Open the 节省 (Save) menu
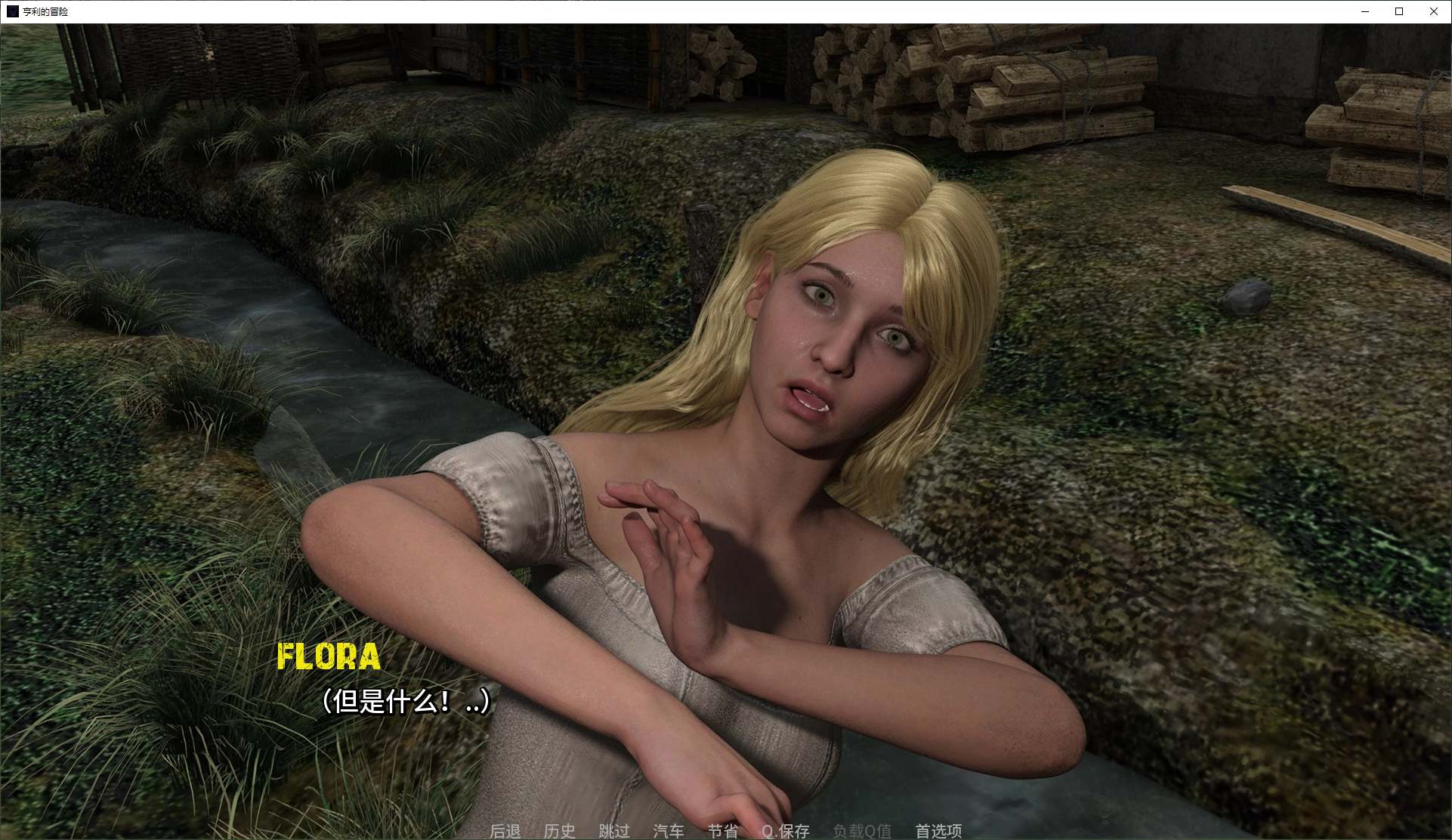1452x840 pixels. 722,830
